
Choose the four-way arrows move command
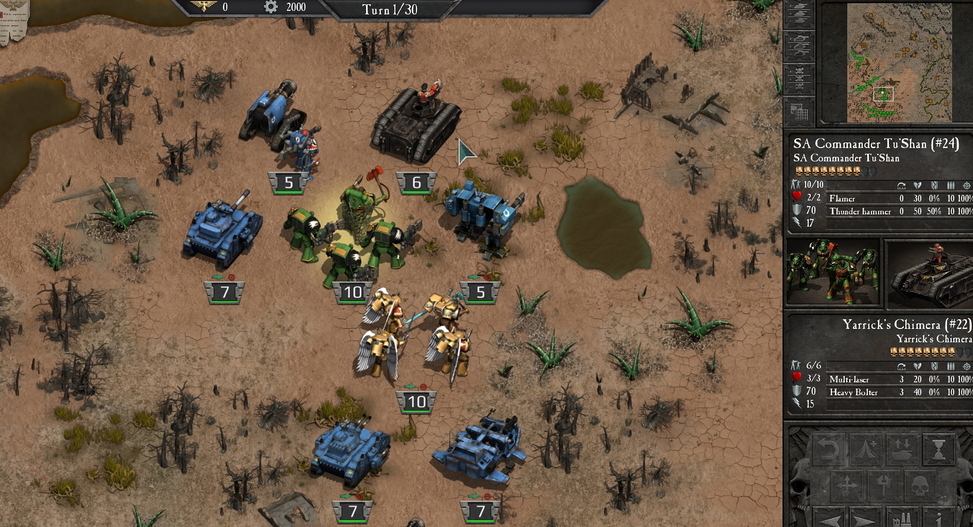click(x=849, y=487)
